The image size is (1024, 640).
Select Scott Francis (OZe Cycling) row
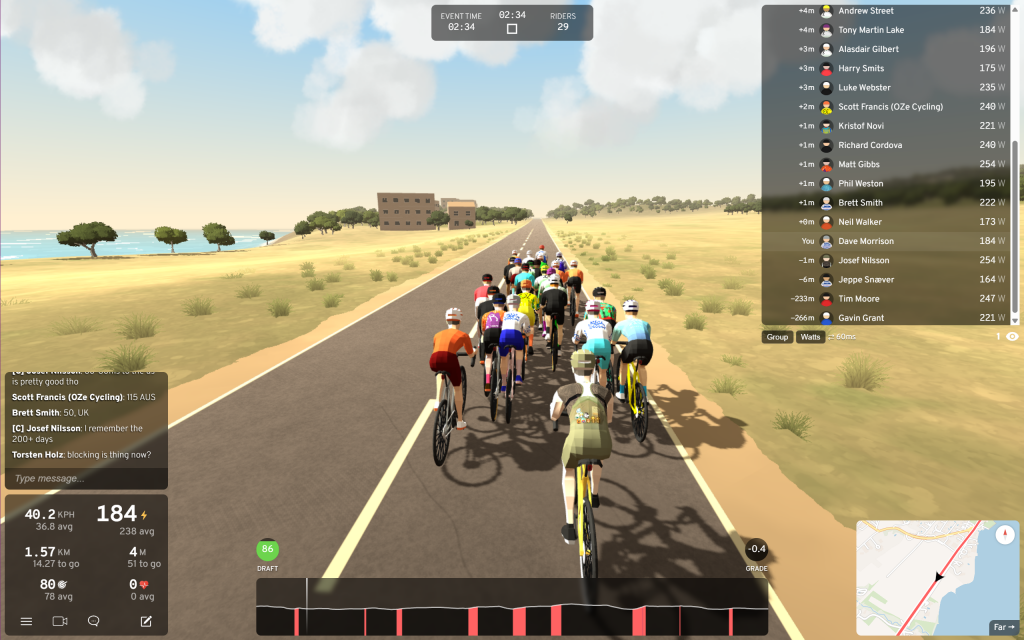(x=890, y=107)
